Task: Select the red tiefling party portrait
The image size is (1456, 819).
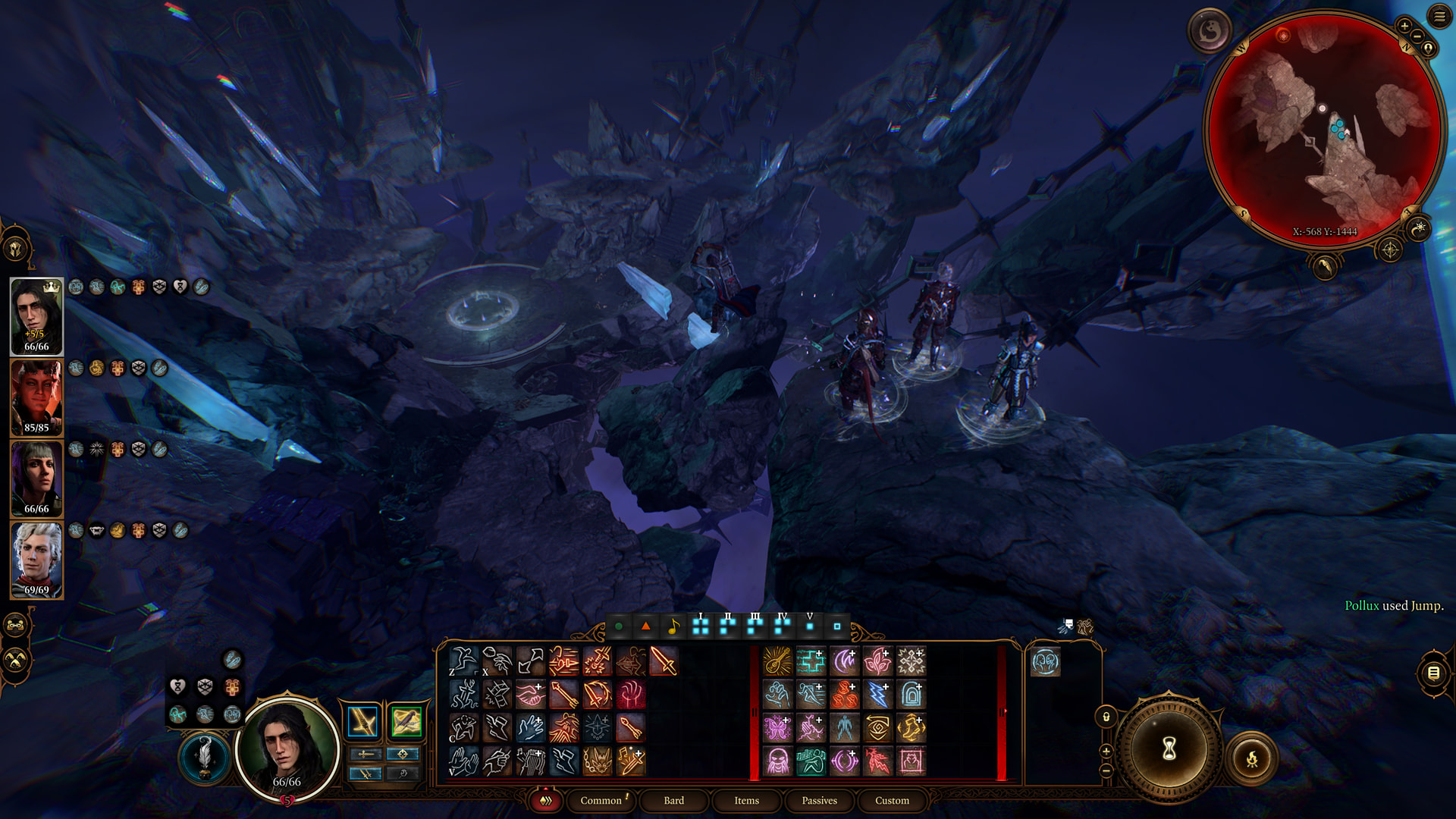Action: [36, 397]
